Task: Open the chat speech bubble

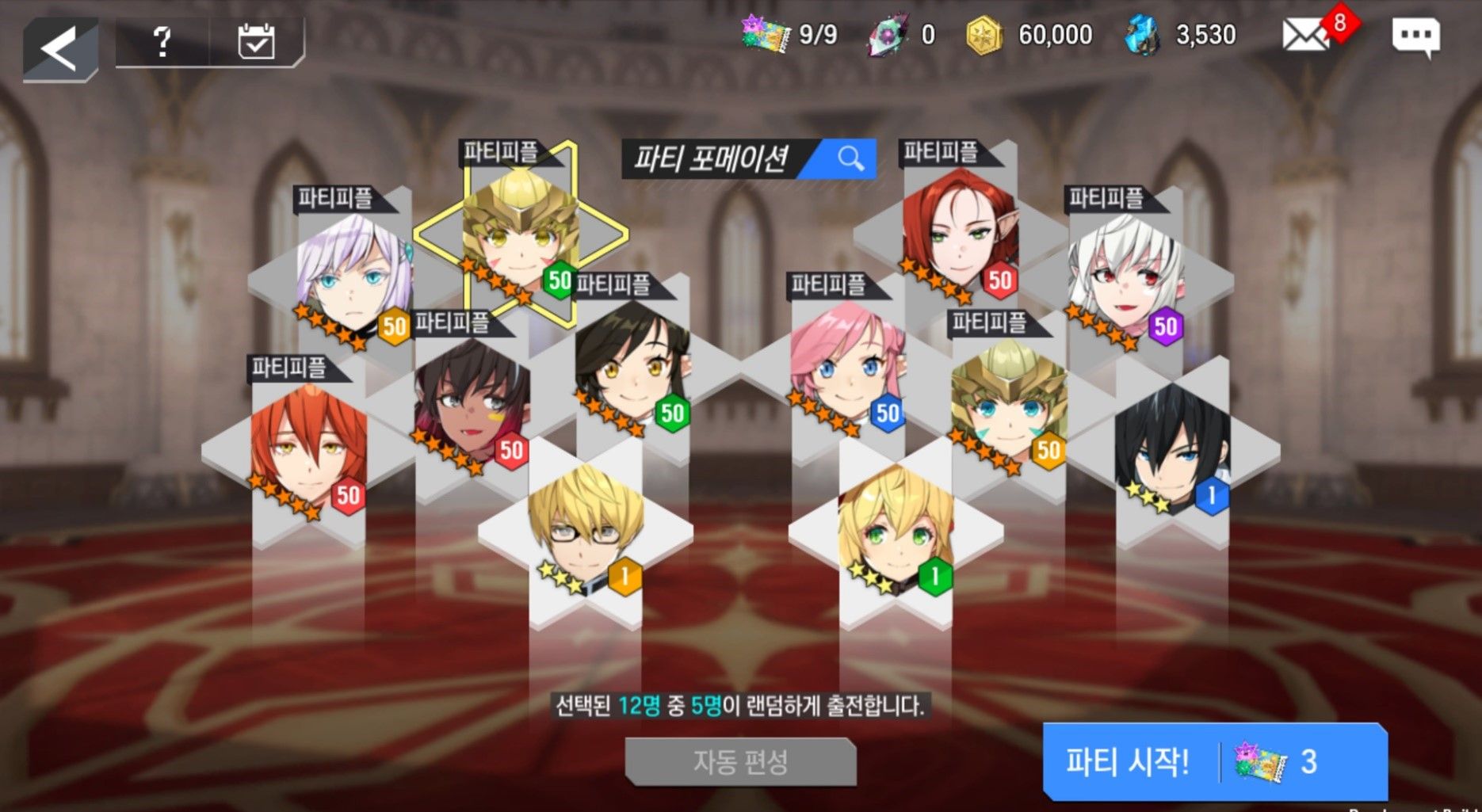Action: (1415, 36)
